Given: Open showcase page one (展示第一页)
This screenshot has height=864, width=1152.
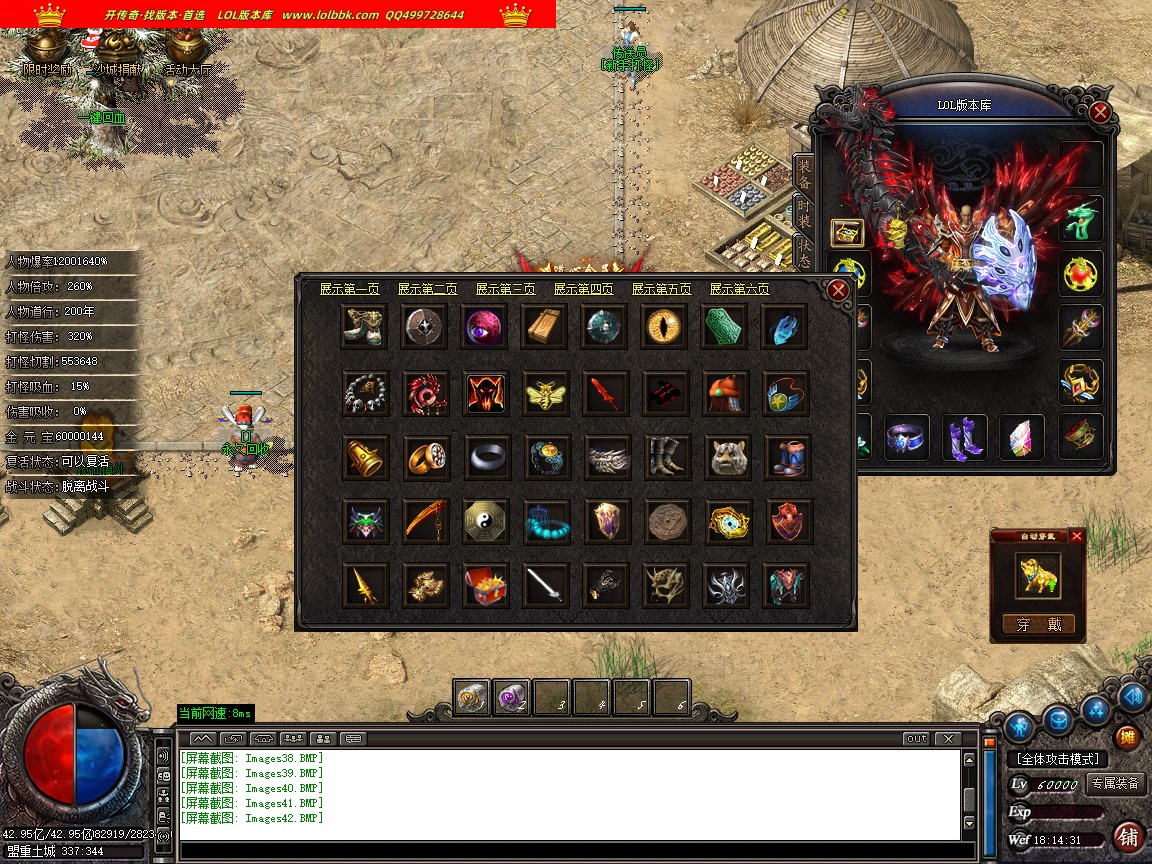Looking at the screenshot, I should [350, 289].
